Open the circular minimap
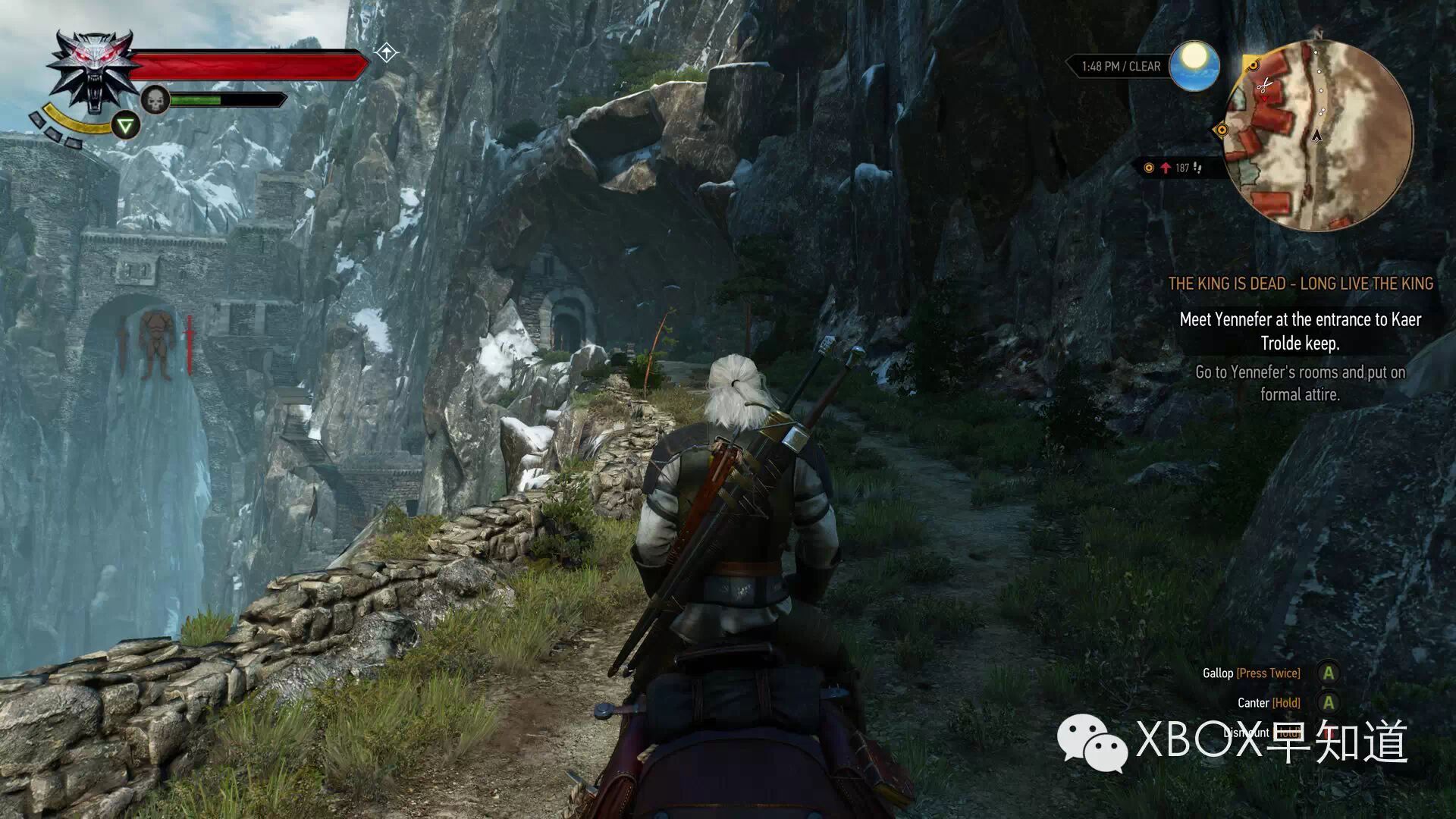 coord(1318,135)
